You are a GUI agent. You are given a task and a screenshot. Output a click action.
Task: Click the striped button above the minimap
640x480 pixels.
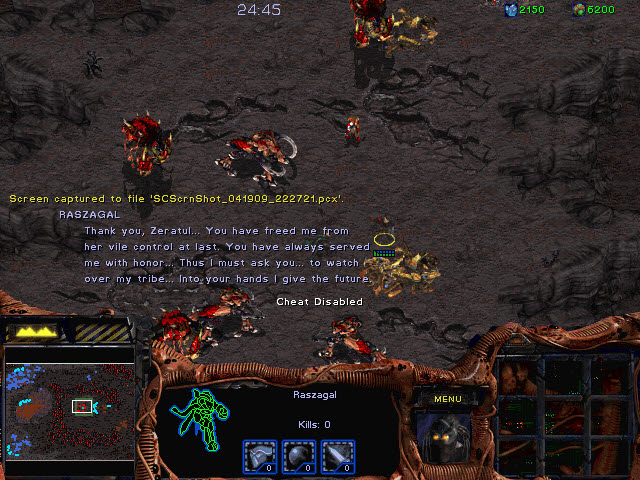[102, 331]
